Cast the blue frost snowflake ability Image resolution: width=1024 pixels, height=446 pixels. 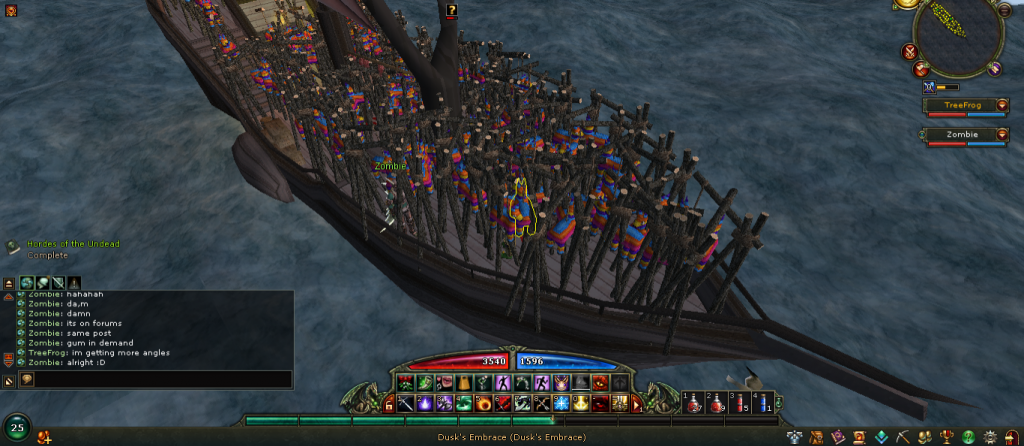561,403
